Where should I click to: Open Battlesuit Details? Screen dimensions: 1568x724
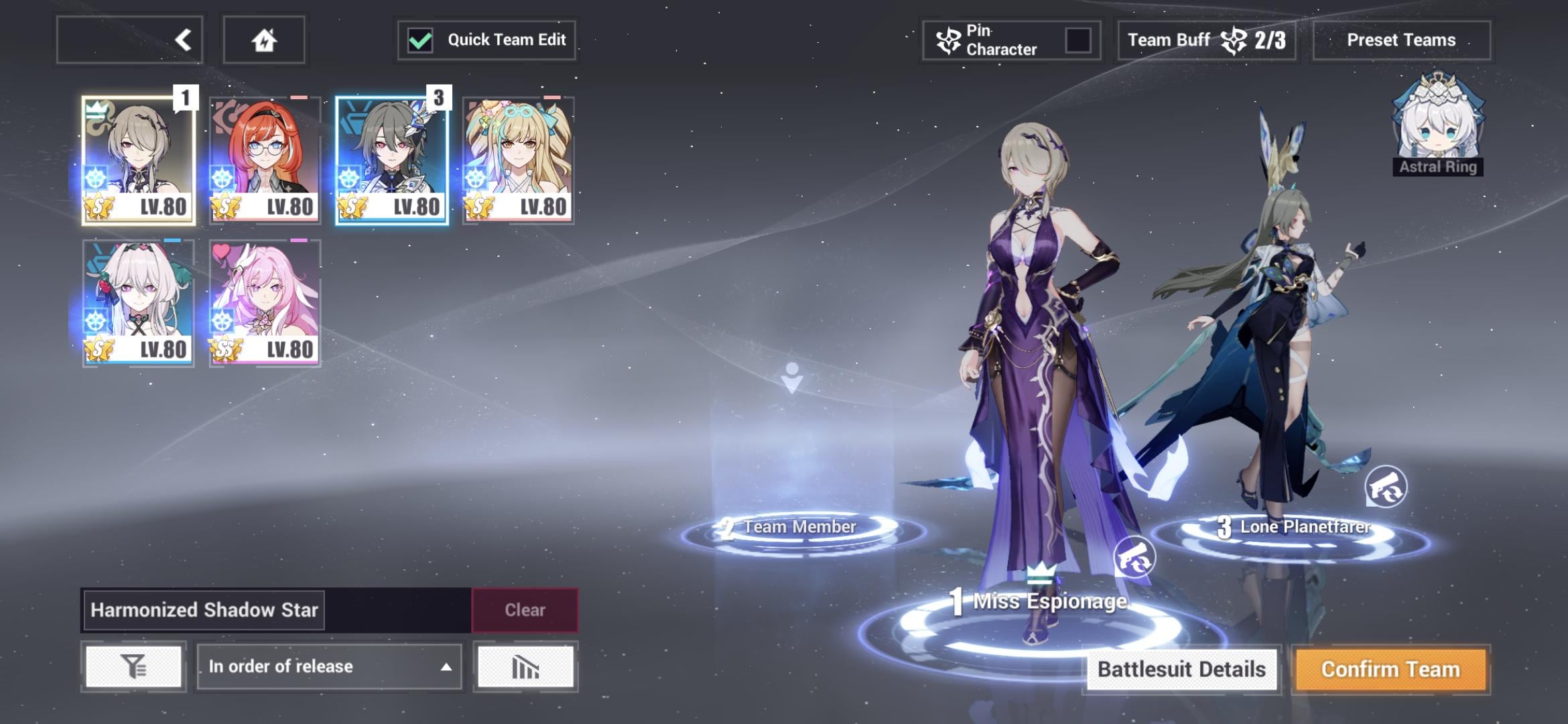tap(1181, 669)
